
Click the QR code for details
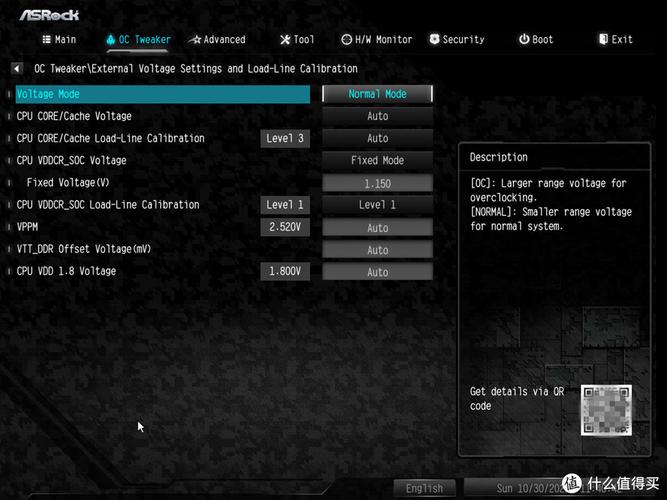[x=608, y=410]
